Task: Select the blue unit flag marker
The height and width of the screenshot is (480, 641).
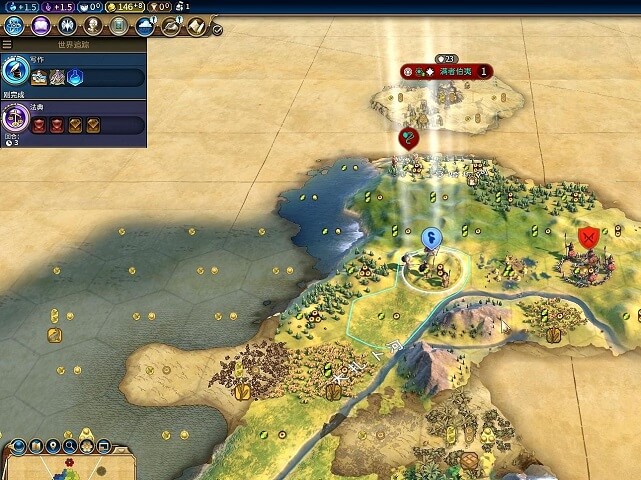Action: pos(432,237)
